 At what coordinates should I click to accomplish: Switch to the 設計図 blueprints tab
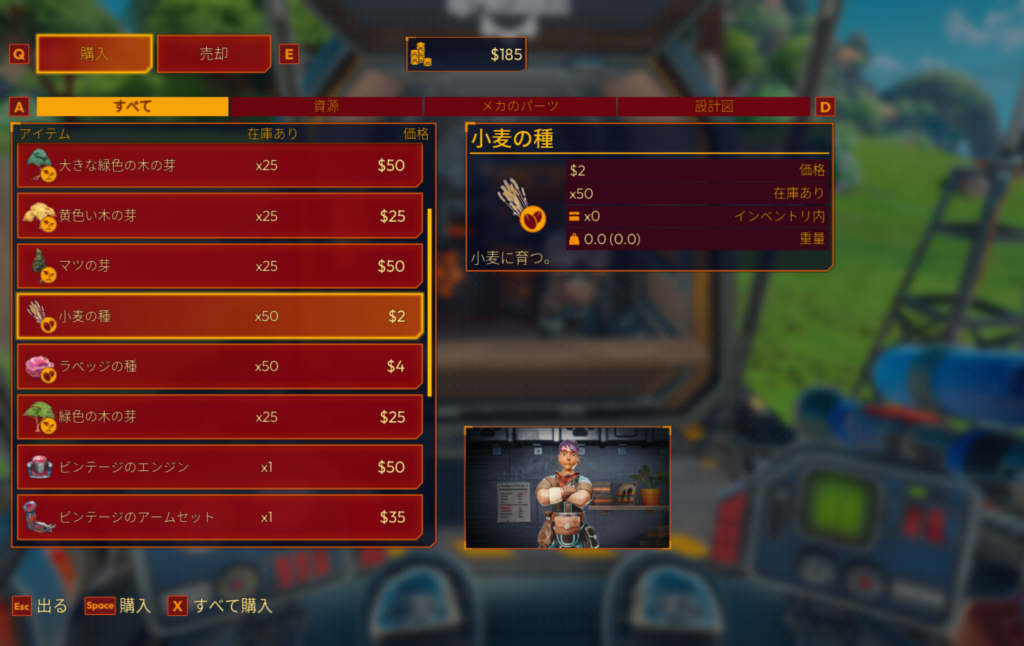click(x=713, y=106)
